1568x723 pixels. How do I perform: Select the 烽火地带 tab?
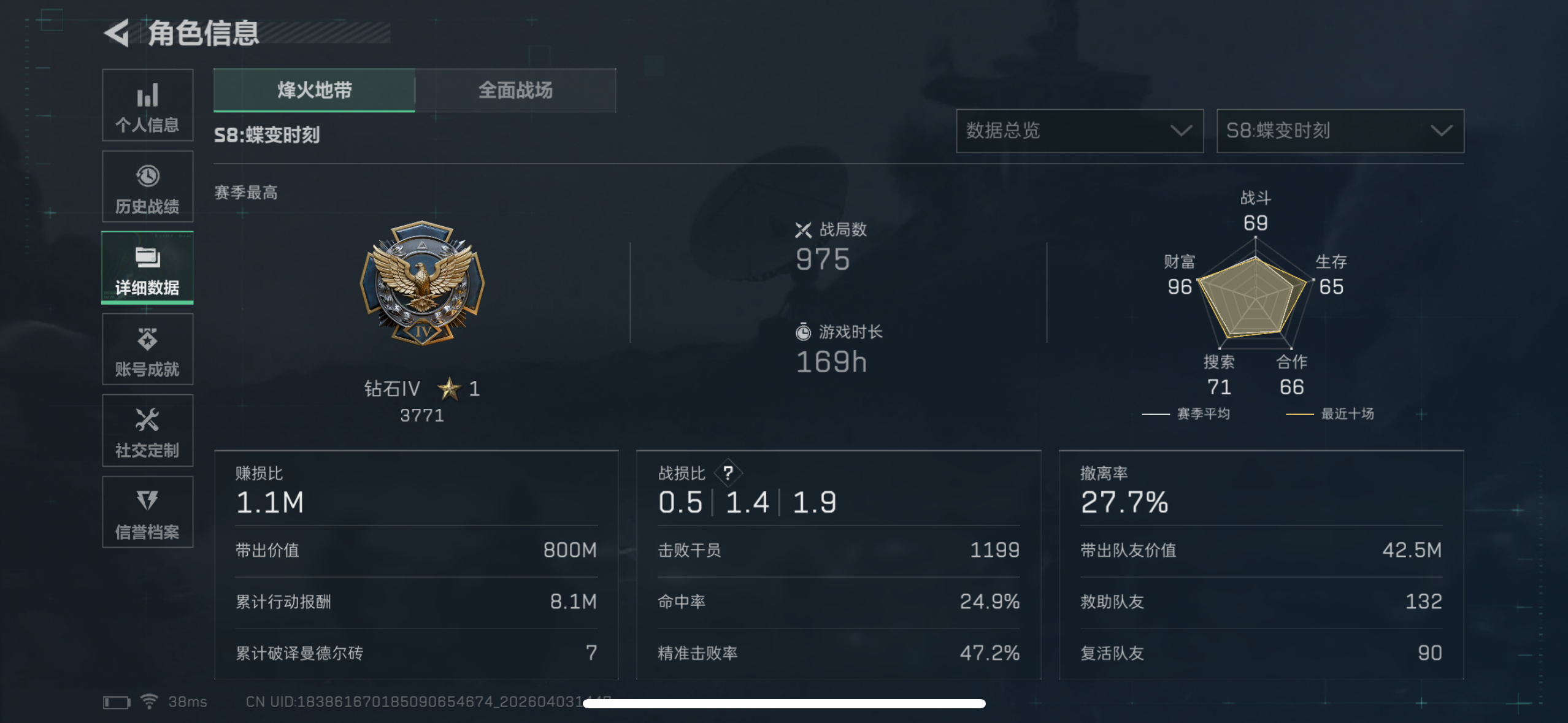pyautogui.click(x=314, y=90)
